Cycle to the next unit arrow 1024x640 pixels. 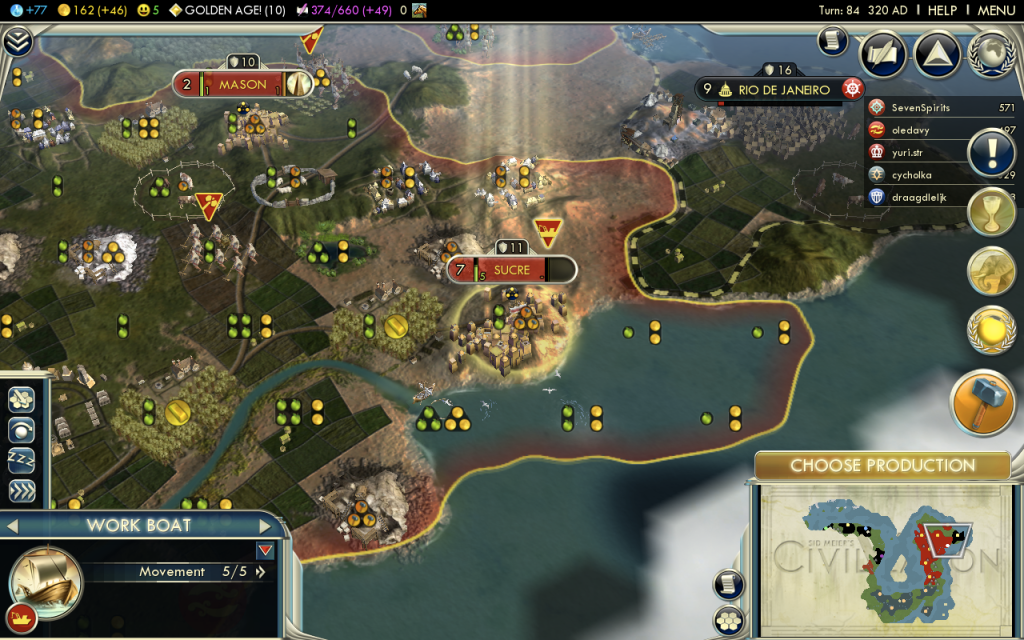pos(266,526)
